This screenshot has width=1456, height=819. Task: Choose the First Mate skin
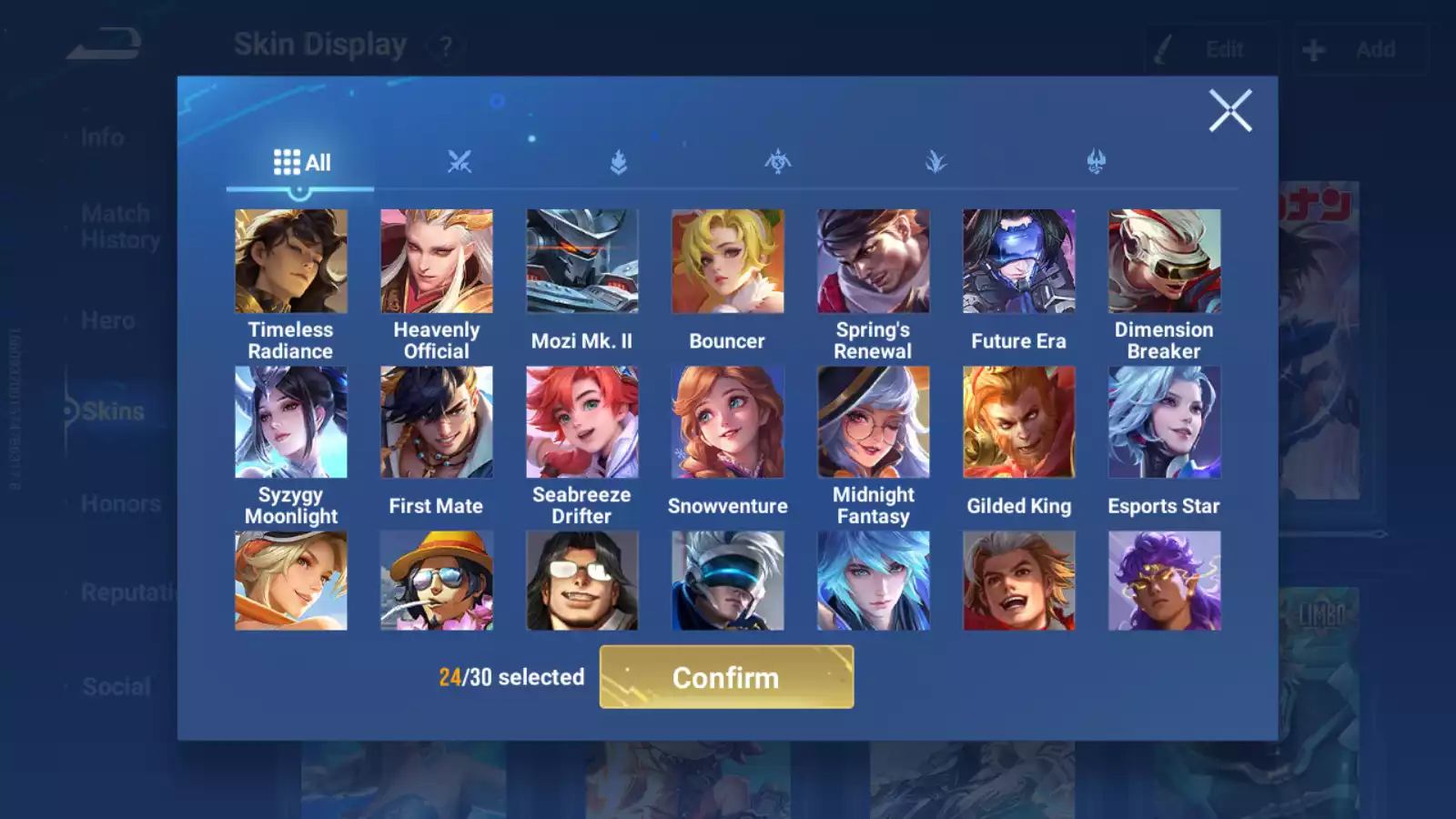[x=437, y=422]
